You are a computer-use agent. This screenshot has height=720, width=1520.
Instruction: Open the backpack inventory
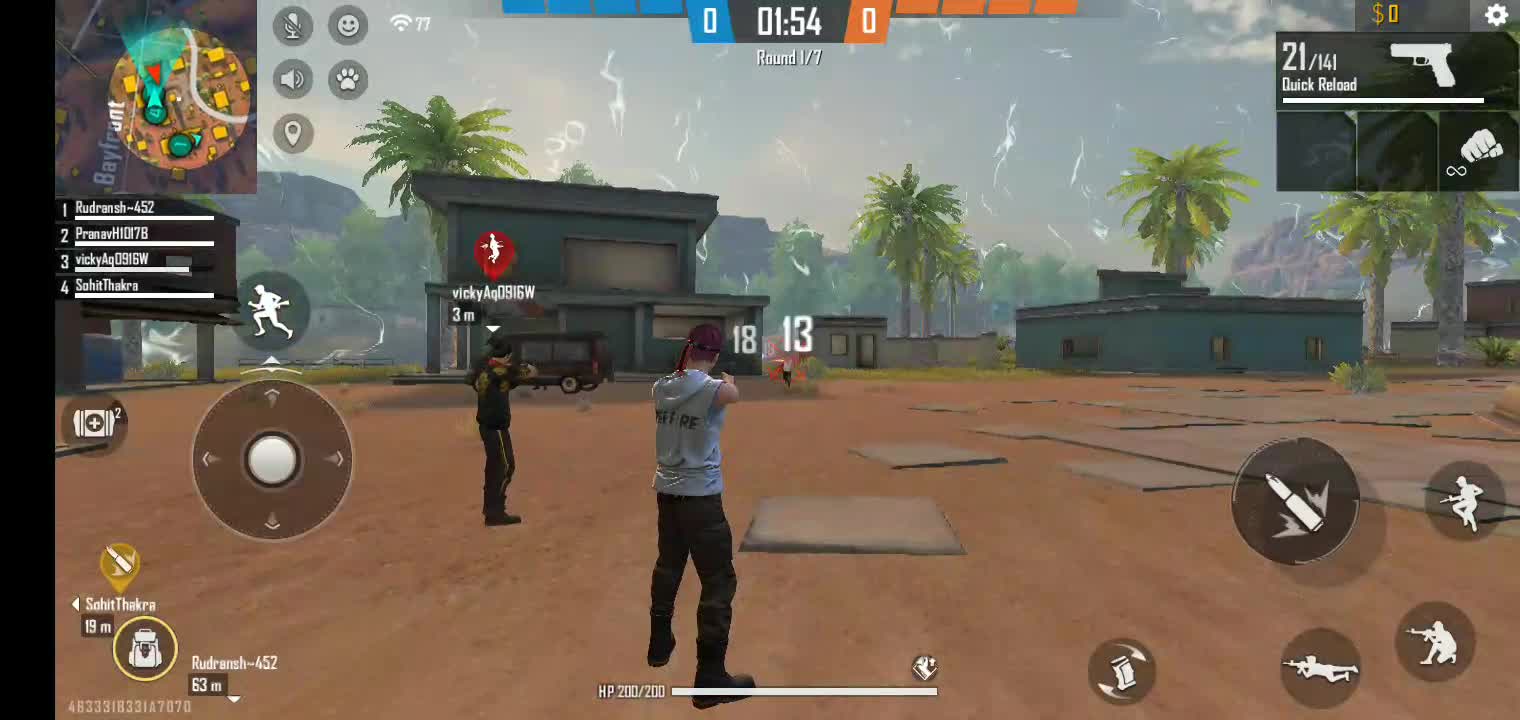coord(145,649)
